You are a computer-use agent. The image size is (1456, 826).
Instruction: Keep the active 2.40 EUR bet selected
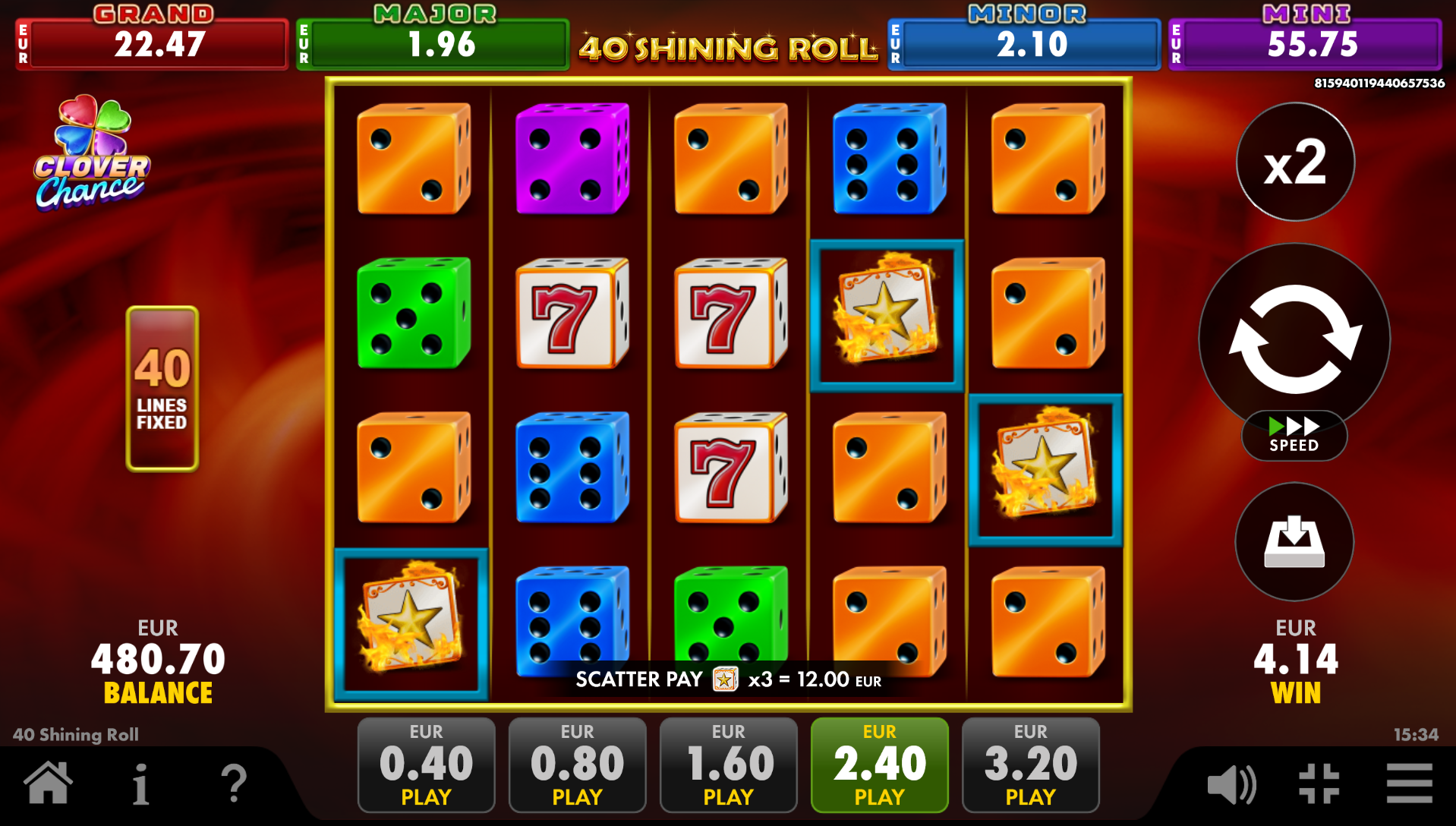(878, 765)
